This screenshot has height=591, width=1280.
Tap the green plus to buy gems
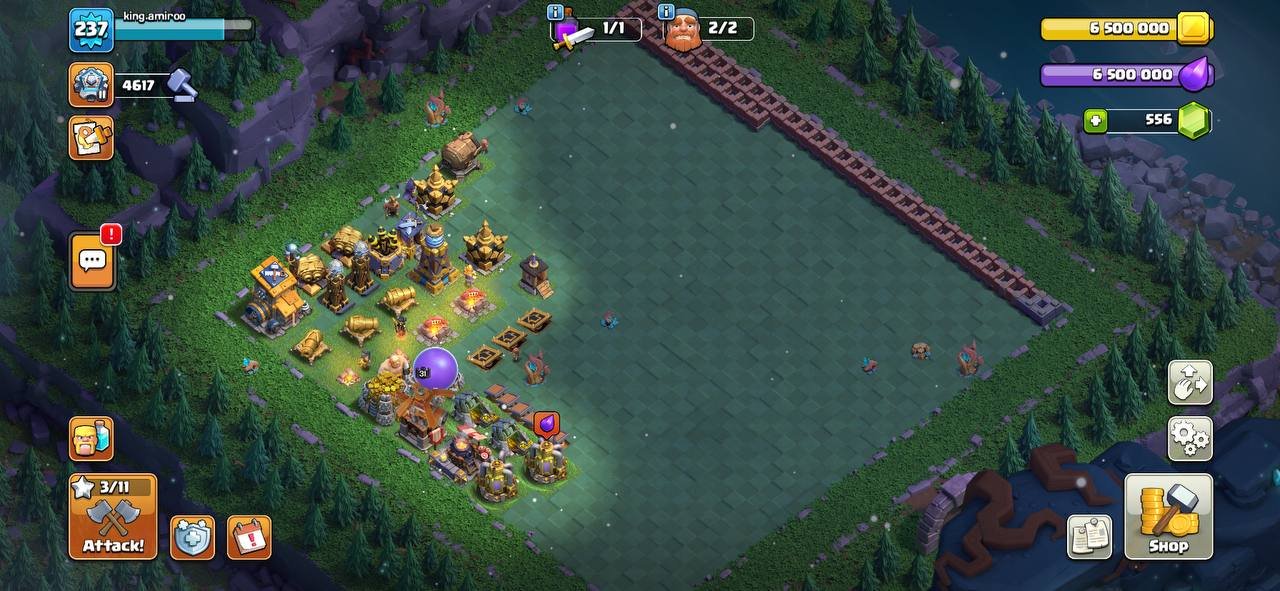pyautogui.click(x=1096, y=121)
